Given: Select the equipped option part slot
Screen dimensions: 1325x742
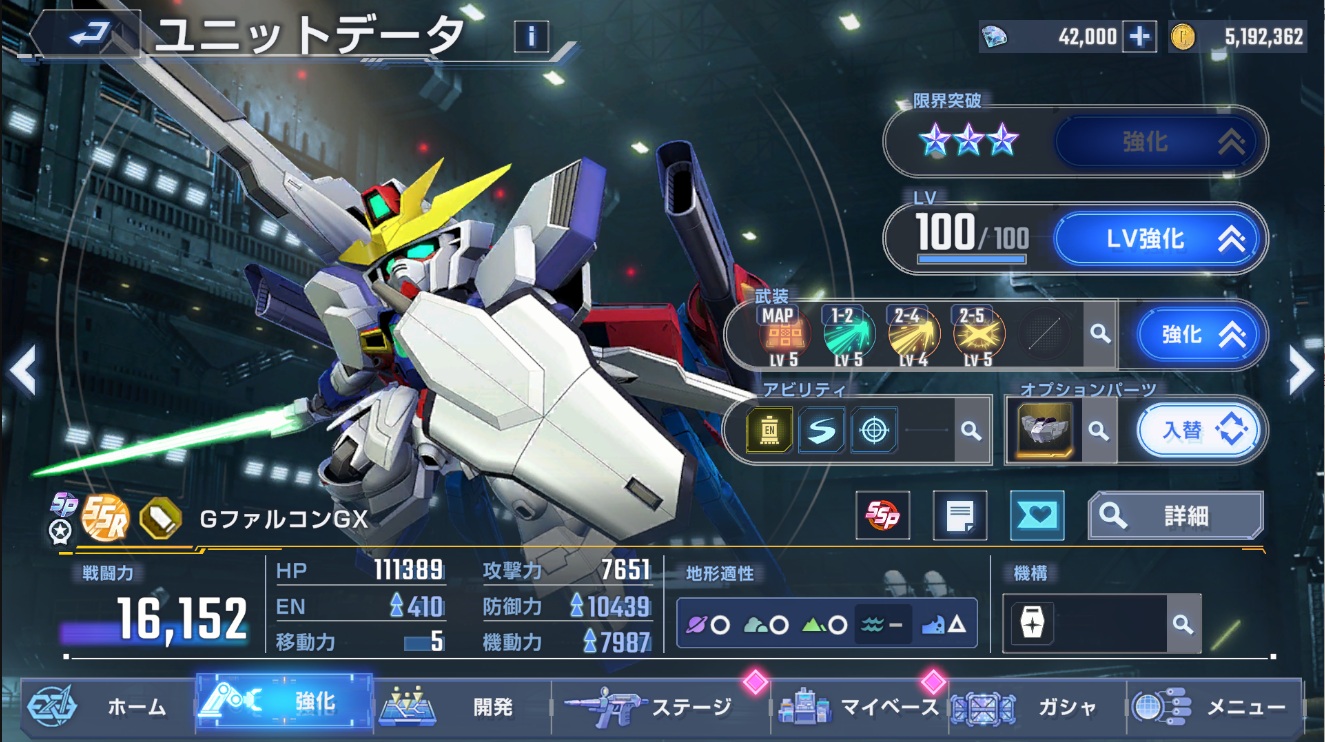Looking at the screenshot, I should pos(1045,430).
